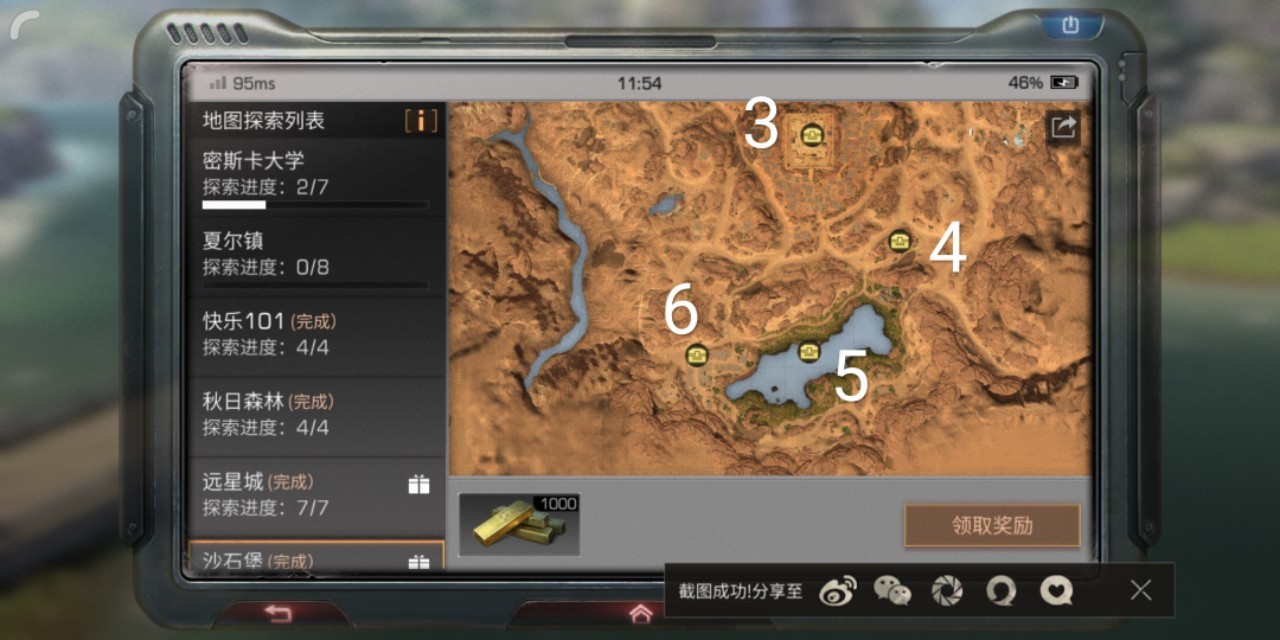Screen dimensions: 1280x640
Task: Open the orange info icon beside 地图探索列表
Action: pos(421,121)
